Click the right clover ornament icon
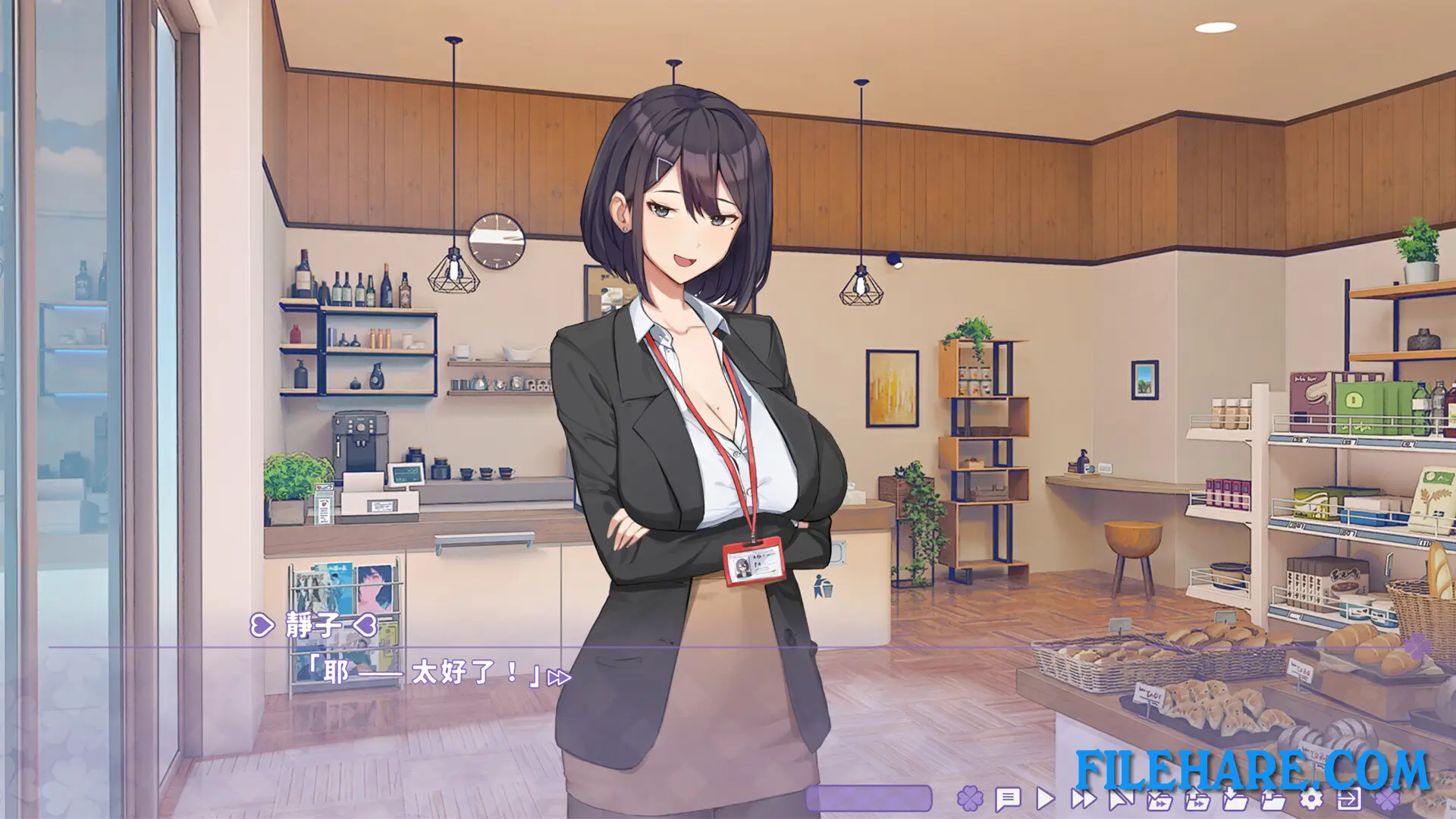1456x819 pixels. tap(1386, 800)
